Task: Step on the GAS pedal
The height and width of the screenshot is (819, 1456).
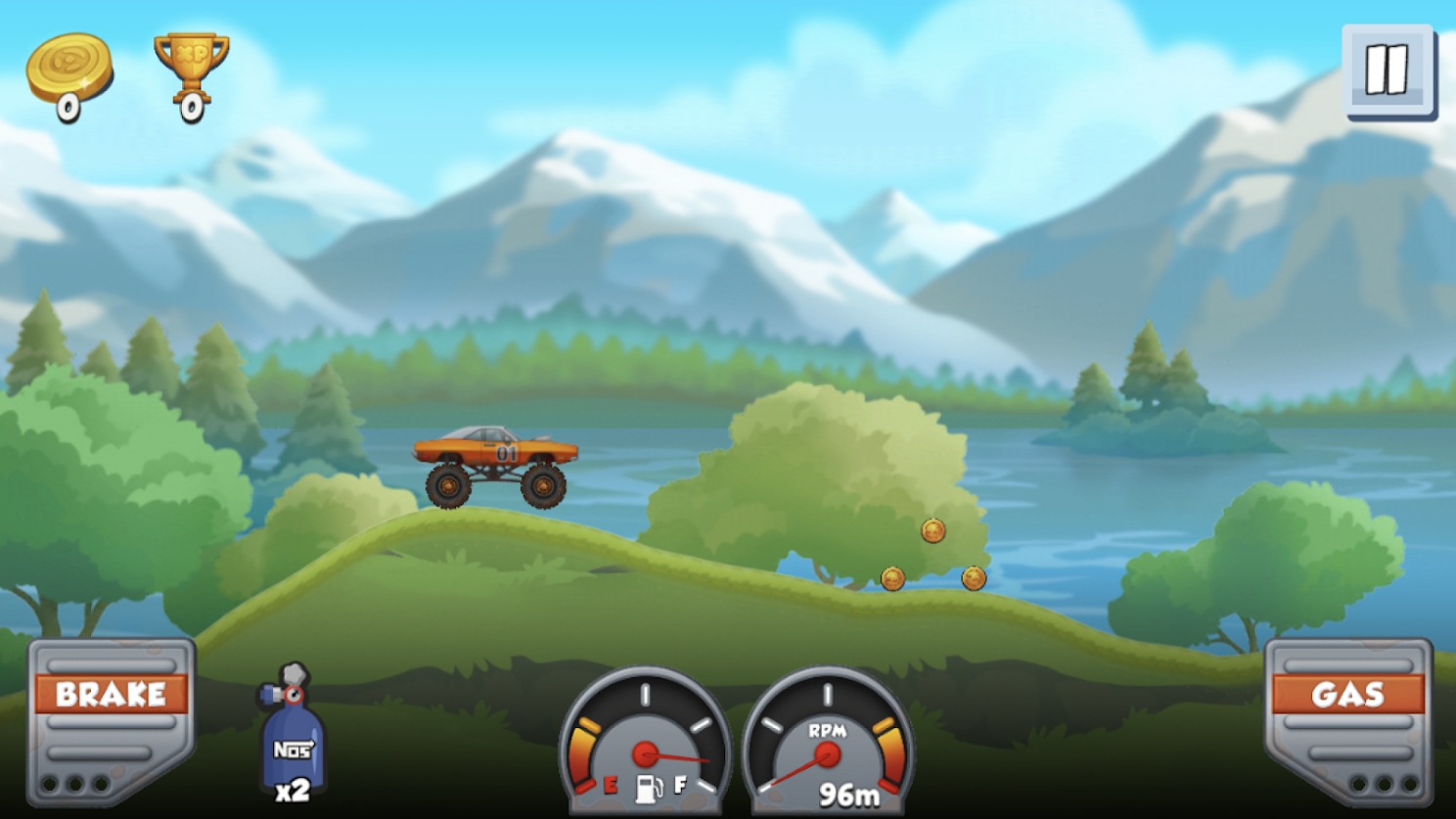Action: click(1347, 719)
